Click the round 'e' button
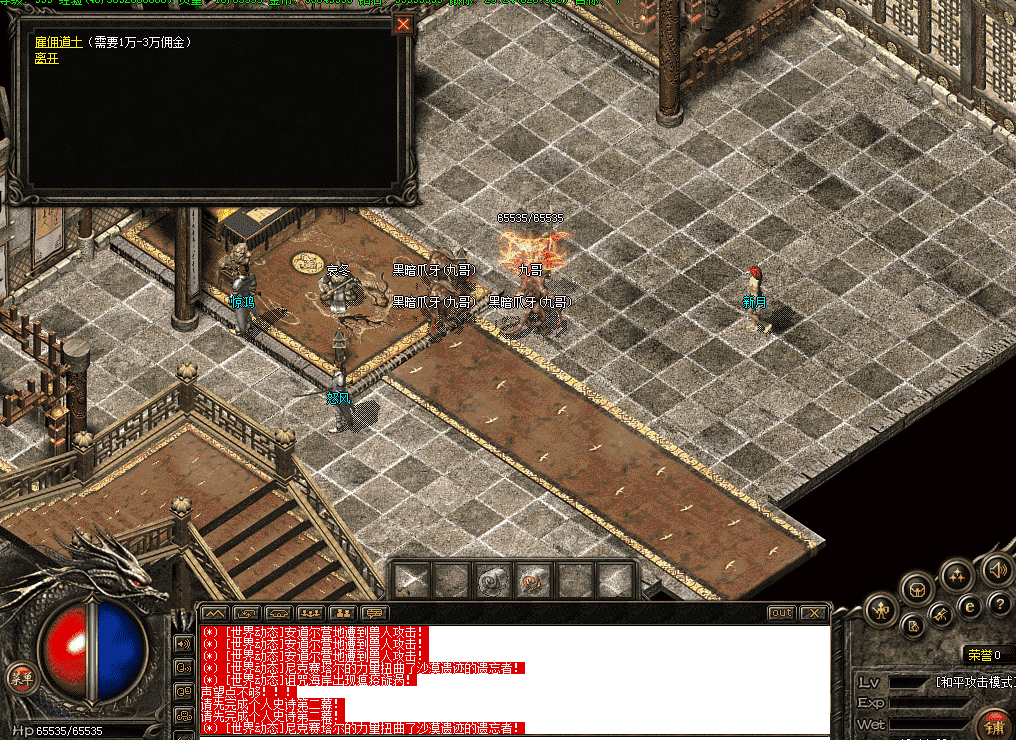The width and height of the screenshot is (1016, 740). [968, 606]
